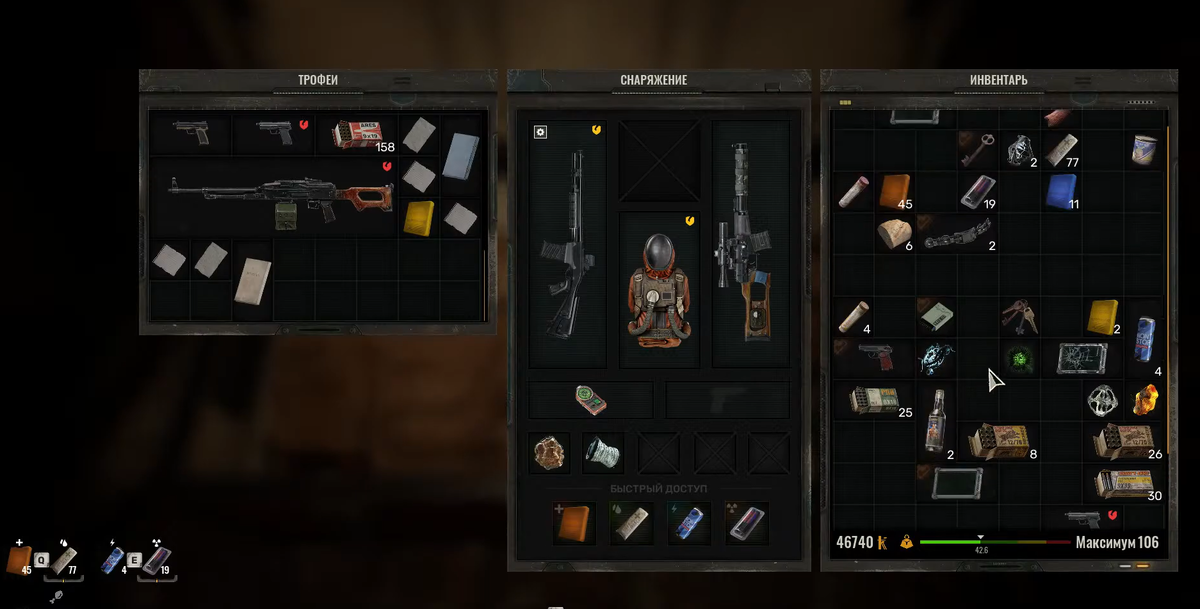Select the equipped detector device slot

pyautogui.click(x=590, y=400)
